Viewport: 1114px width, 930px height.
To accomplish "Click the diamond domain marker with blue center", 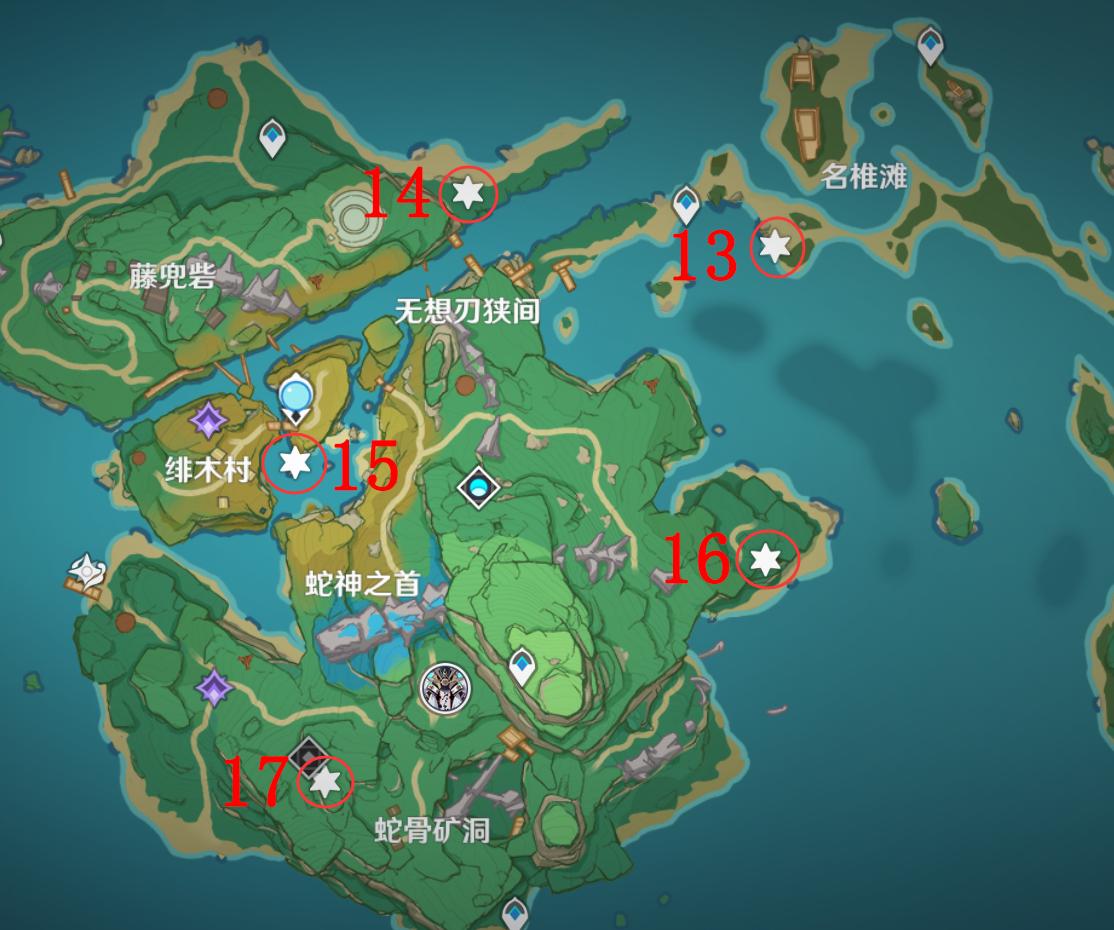I will pos(479,488).
